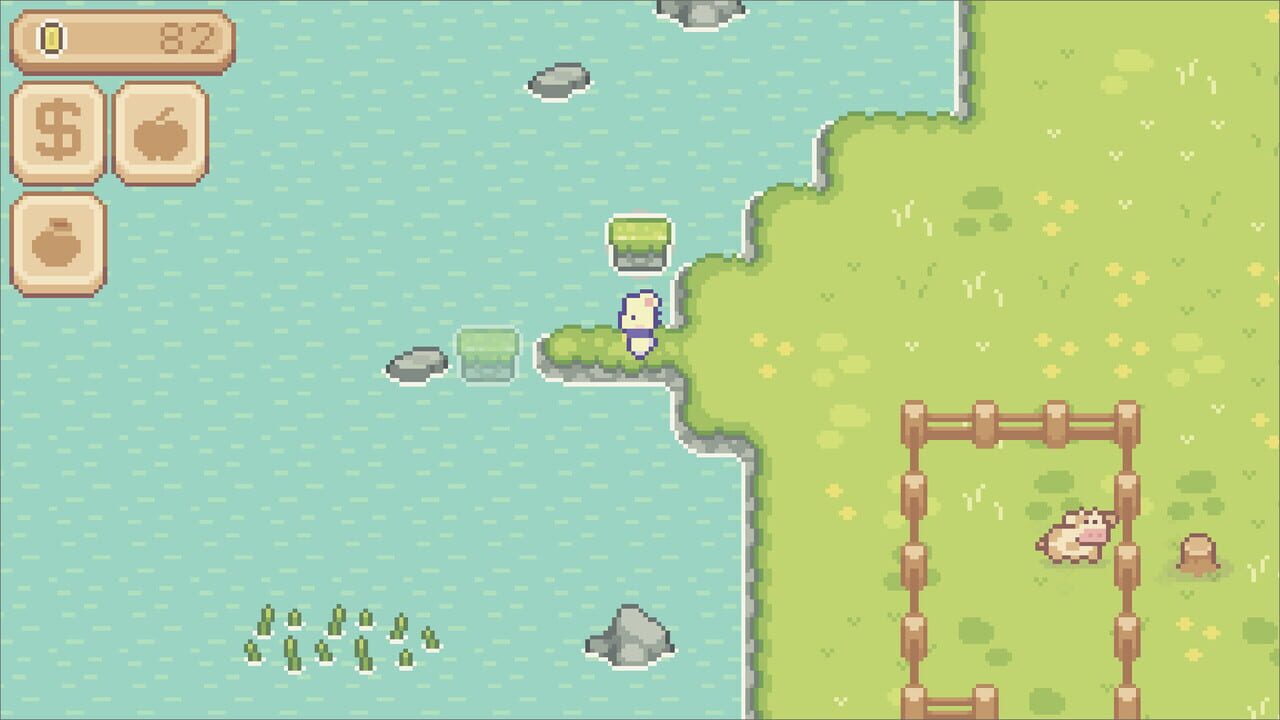Click the gray stone at the top of screen
Viewport: 1280px width, 720px height.
point(700,14)
